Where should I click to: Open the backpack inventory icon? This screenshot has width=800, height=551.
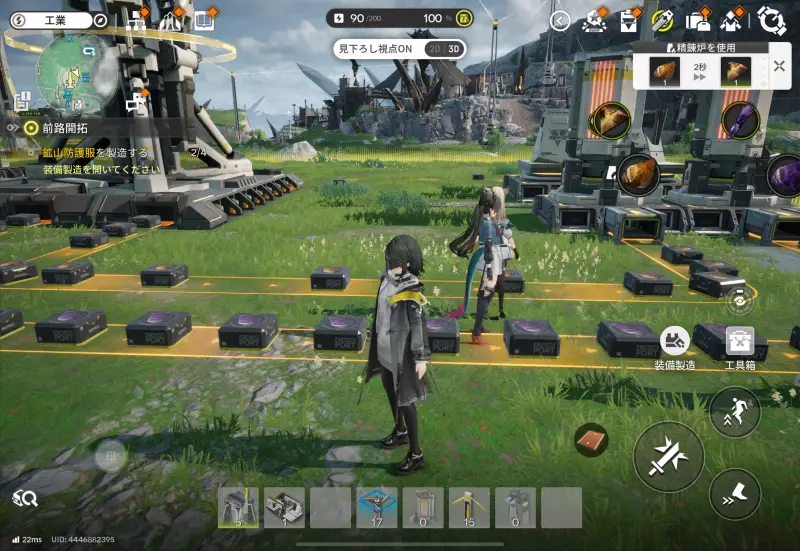point(698,20)
